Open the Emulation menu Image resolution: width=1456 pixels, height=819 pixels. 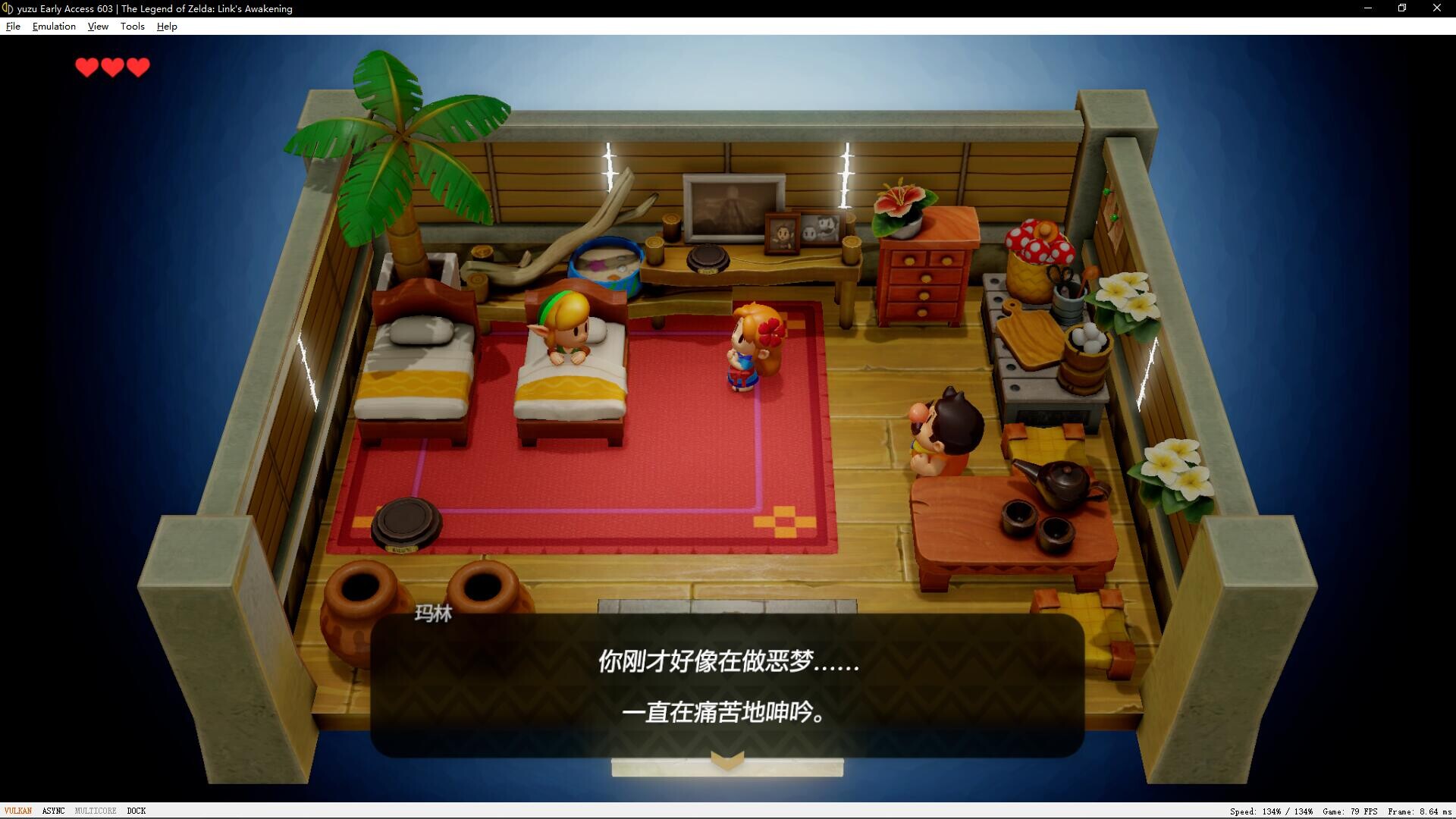coord(54,26)
